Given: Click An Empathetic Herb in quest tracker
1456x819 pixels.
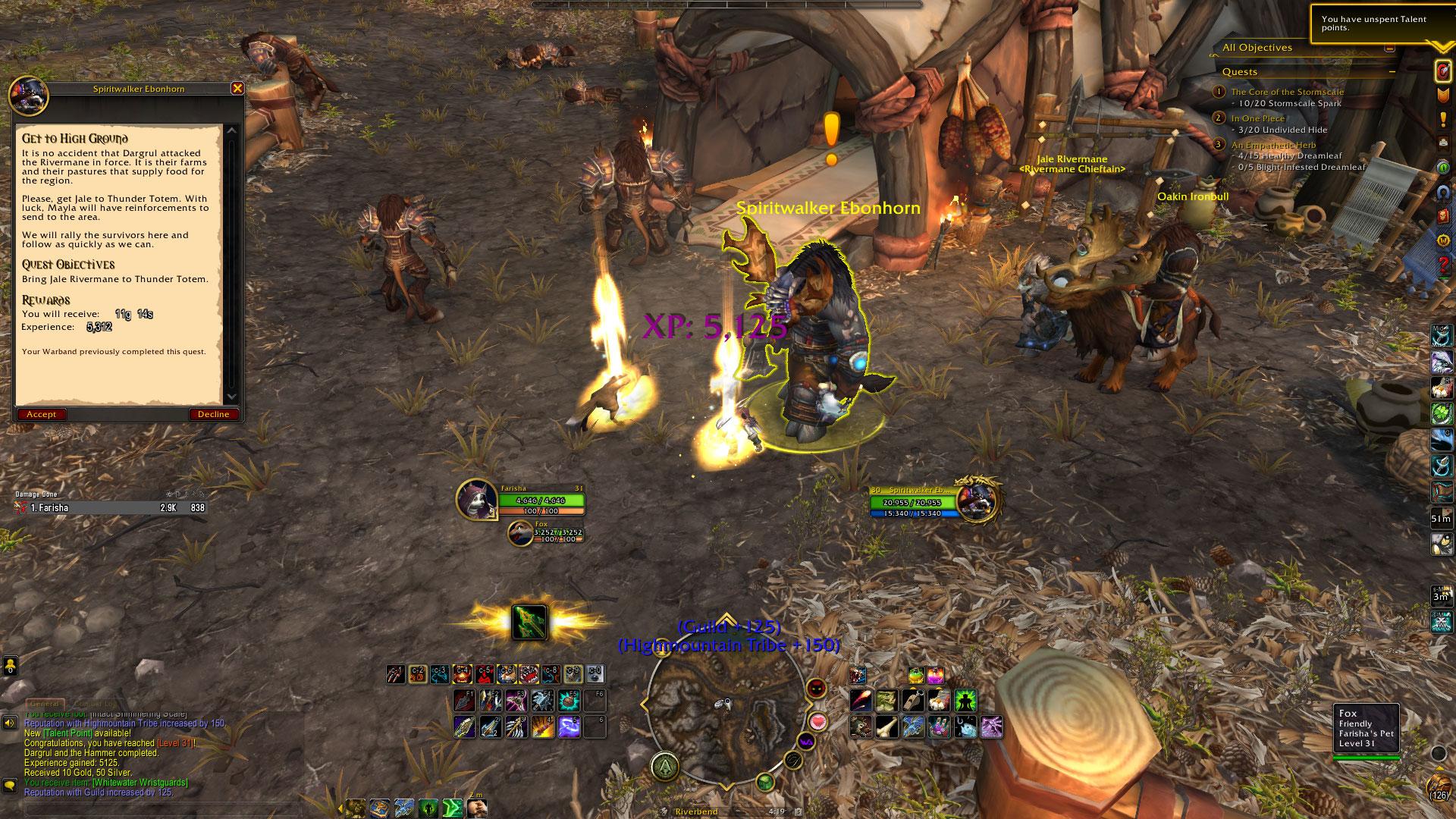Looking at the screenshot, I should pyautogui.click(x=1273, y=145).
